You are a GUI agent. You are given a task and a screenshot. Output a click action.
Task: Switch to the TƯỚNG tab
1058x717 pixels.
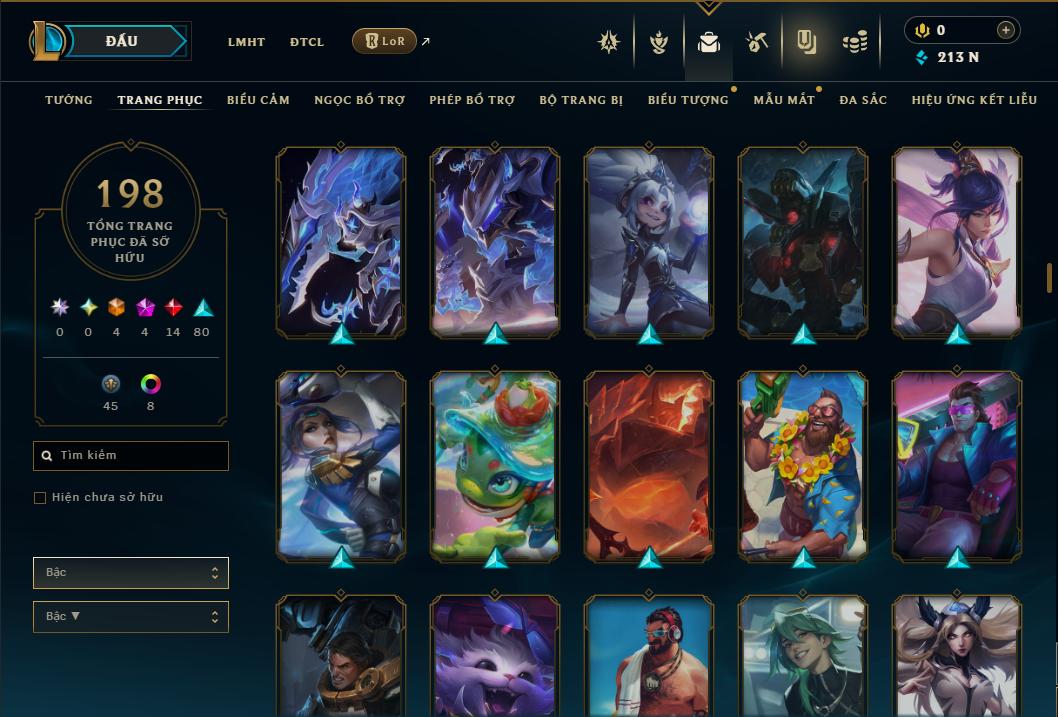click(69, 100)
